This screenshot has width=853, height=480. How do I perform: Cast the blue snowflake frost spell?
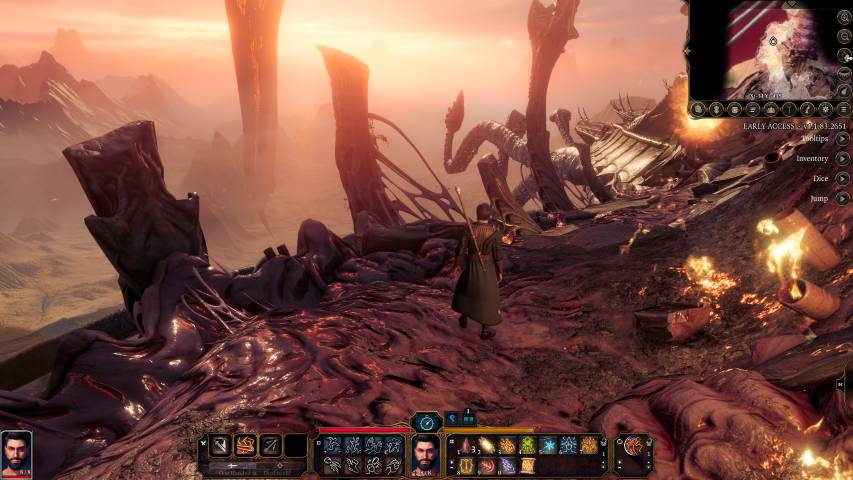pos(548,446)
